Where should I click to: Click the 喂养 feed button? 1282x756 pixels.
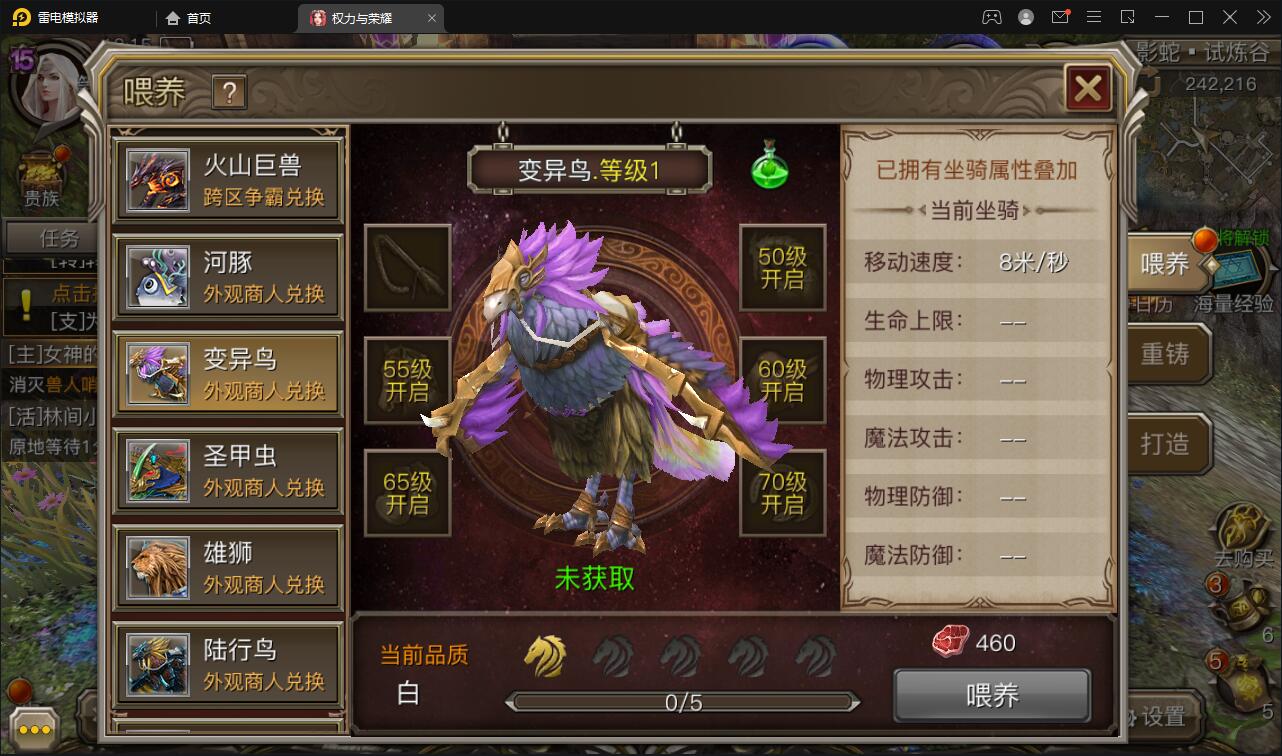tap(991, 694)
